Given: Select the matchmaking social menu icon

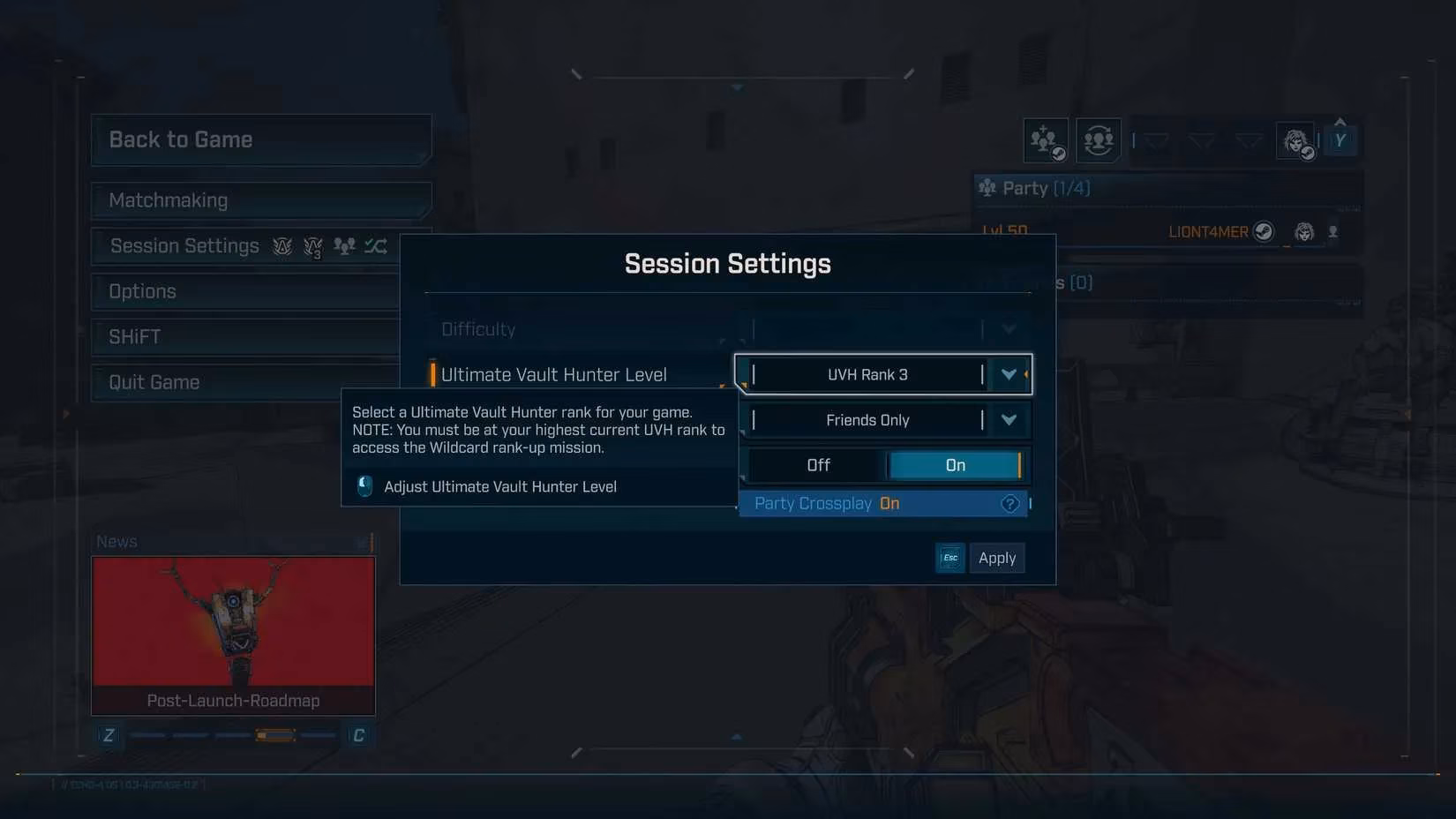Looking at the screenshot, I should point(1097,139).
